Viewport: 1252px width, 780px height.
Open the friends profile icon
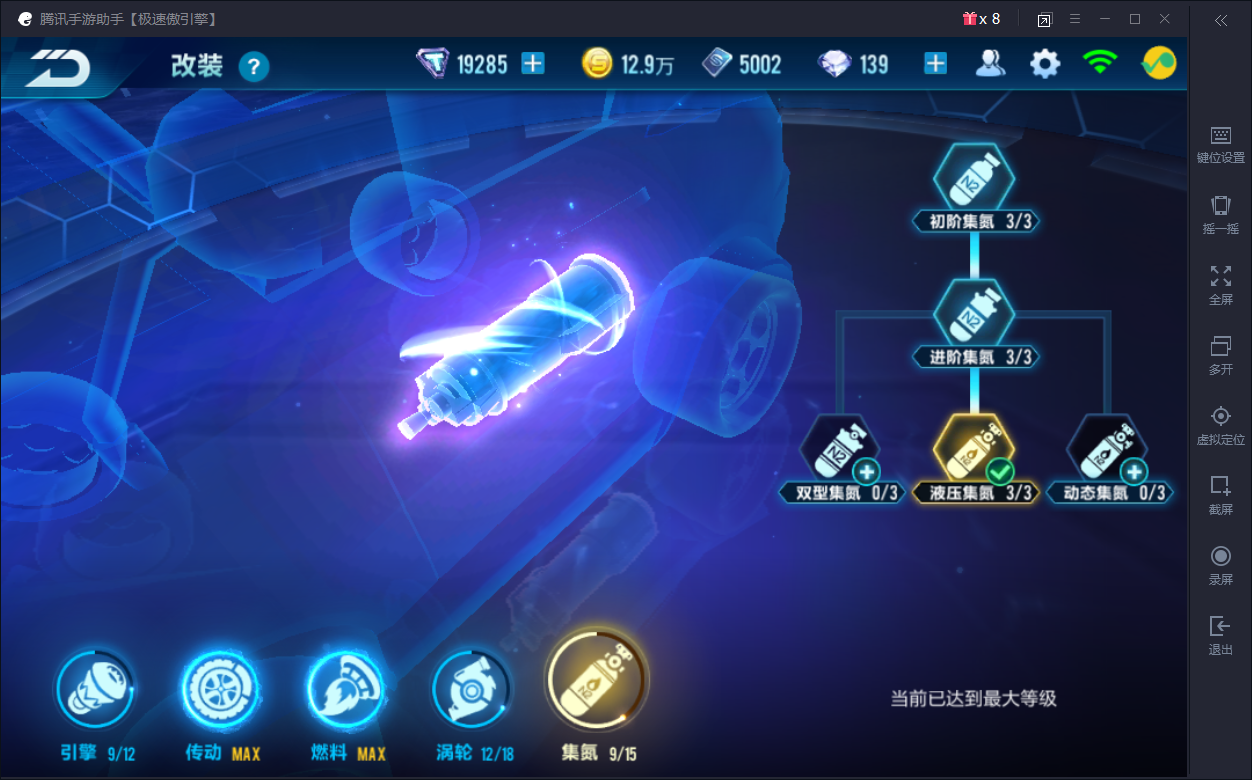point(989,64)
